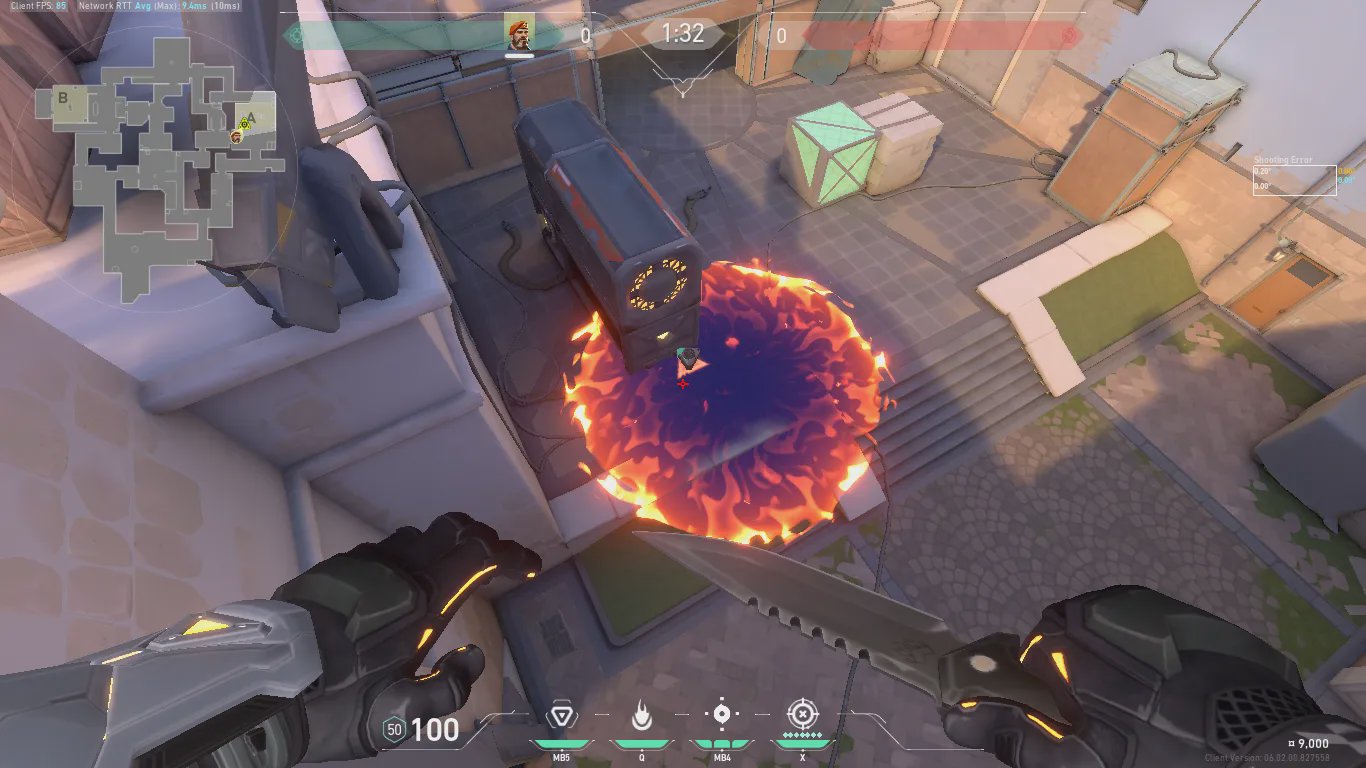The height and width of the screenshot is (768, 1366).
Task: Select the A site label on minimap
Action: tap(252, 117)
